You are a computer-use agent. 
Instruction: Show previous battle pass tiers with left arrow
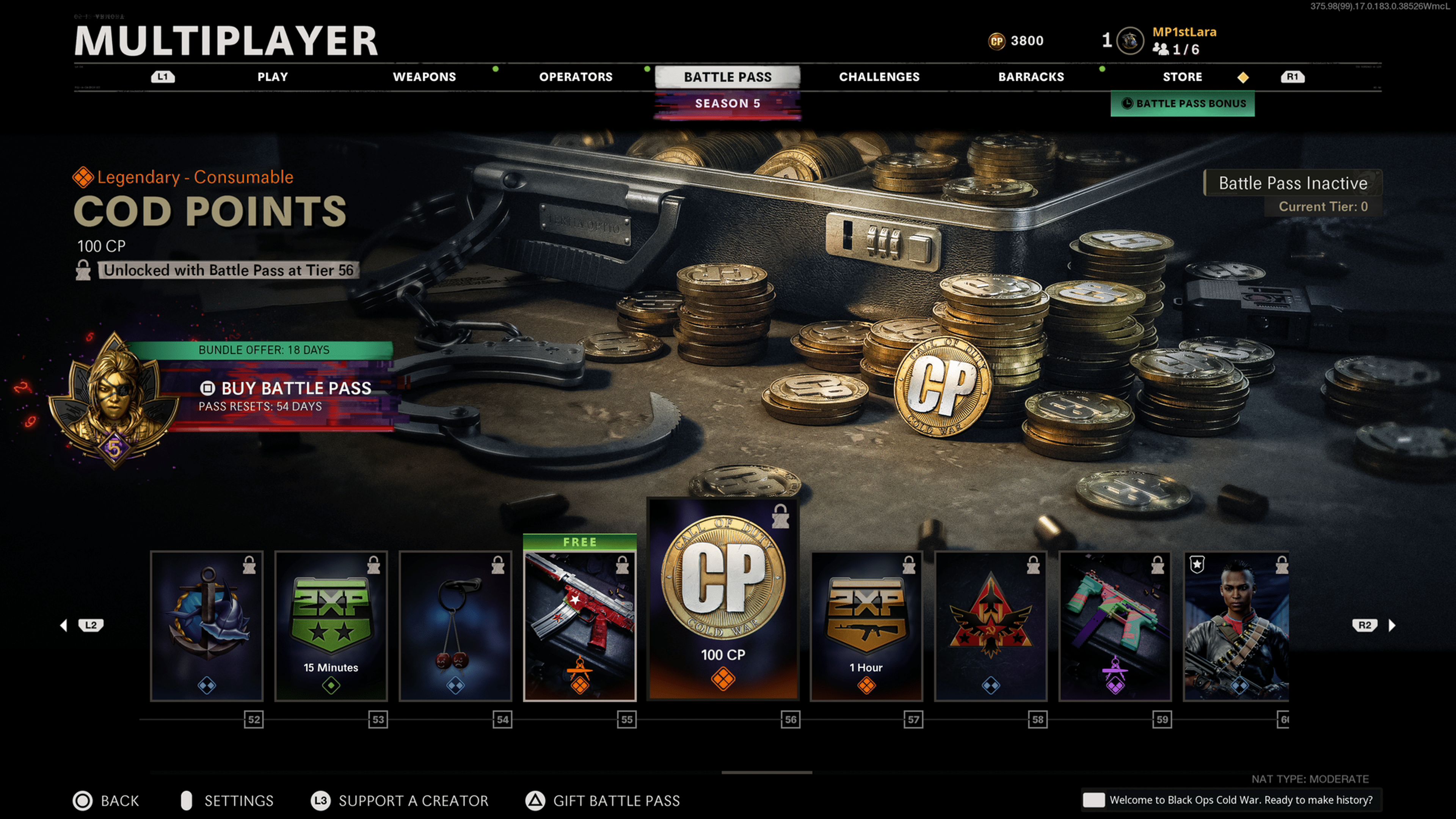(x=64, y=625)
